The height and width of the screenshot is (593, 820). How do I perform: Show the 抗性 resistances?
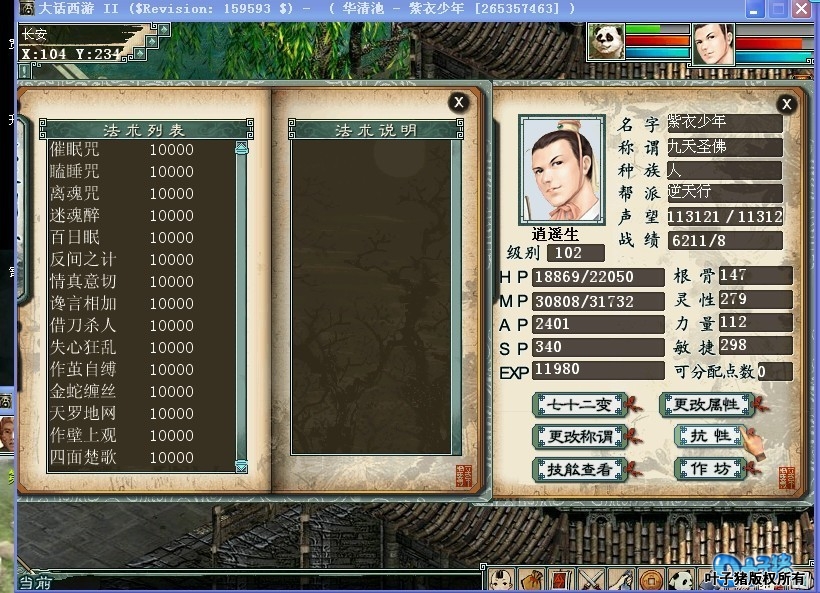[708, 437]
